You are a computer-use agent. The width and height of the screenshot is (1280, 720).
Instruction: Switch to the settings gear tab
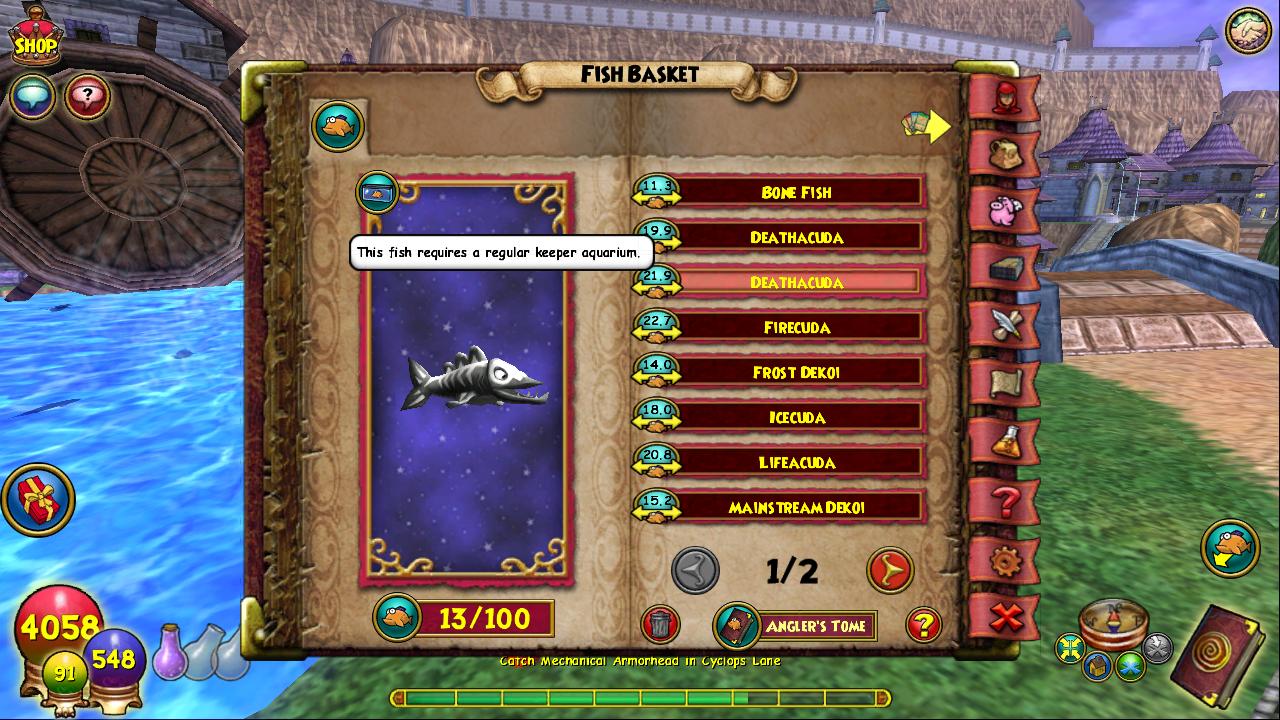(x=1005, y=560)
